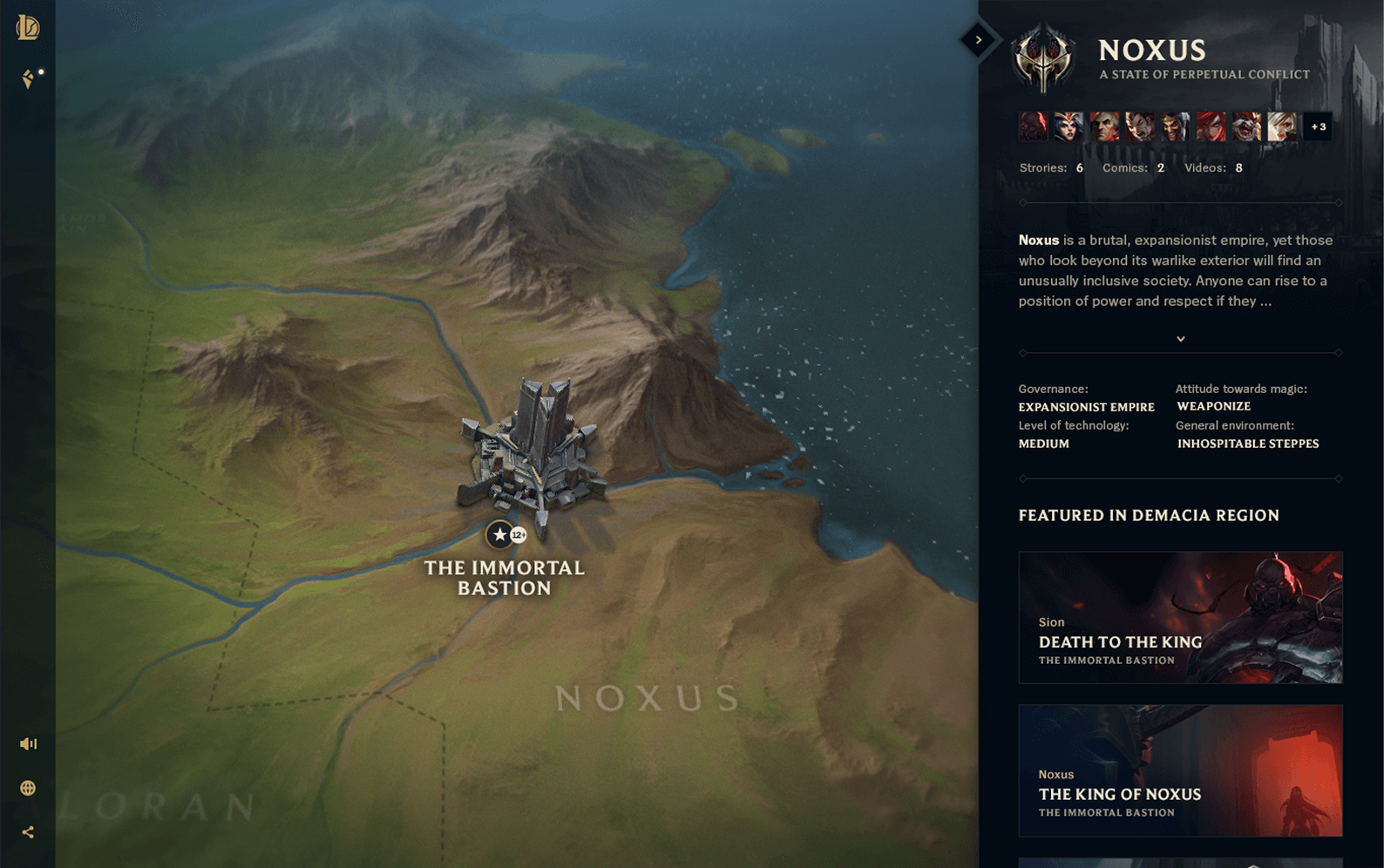The width and height of the screenshot is (1384, 868).
Task: Select Sion's champion portrait
Action: 1033,127
